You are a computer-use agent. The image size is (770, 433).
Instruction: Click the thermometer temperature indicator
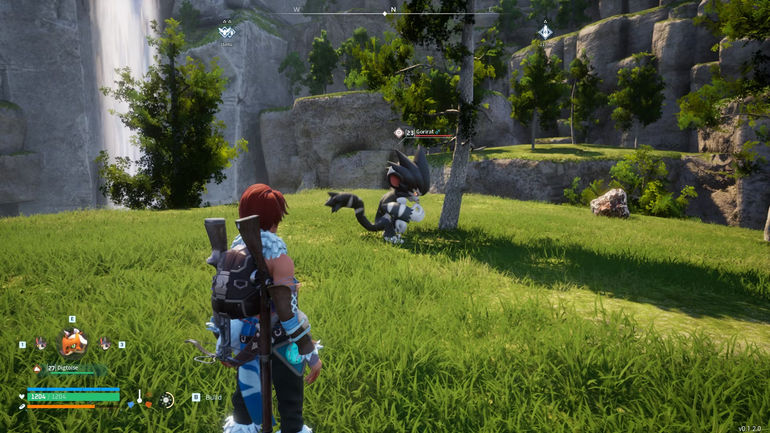click(x=140, y=398)
